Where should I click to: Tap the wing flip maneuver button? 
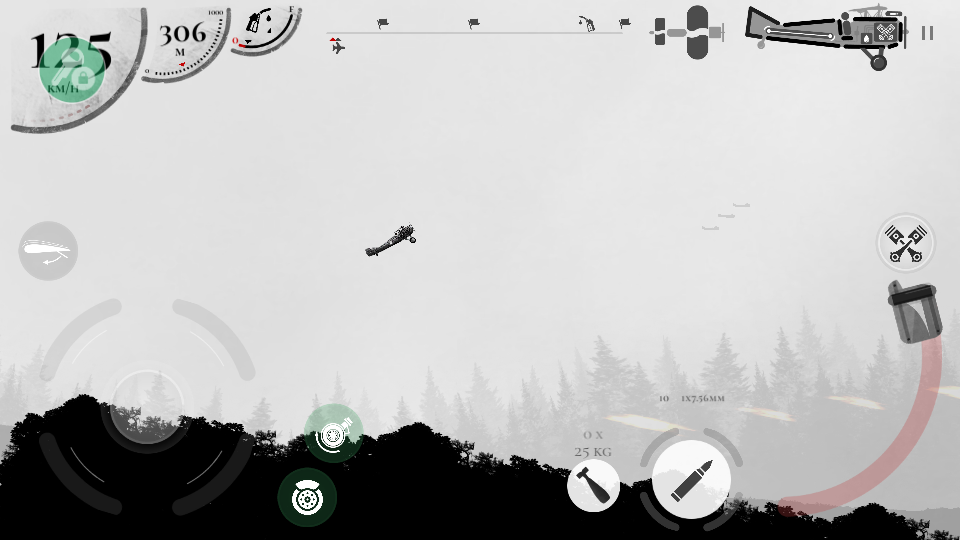point(48,251)
